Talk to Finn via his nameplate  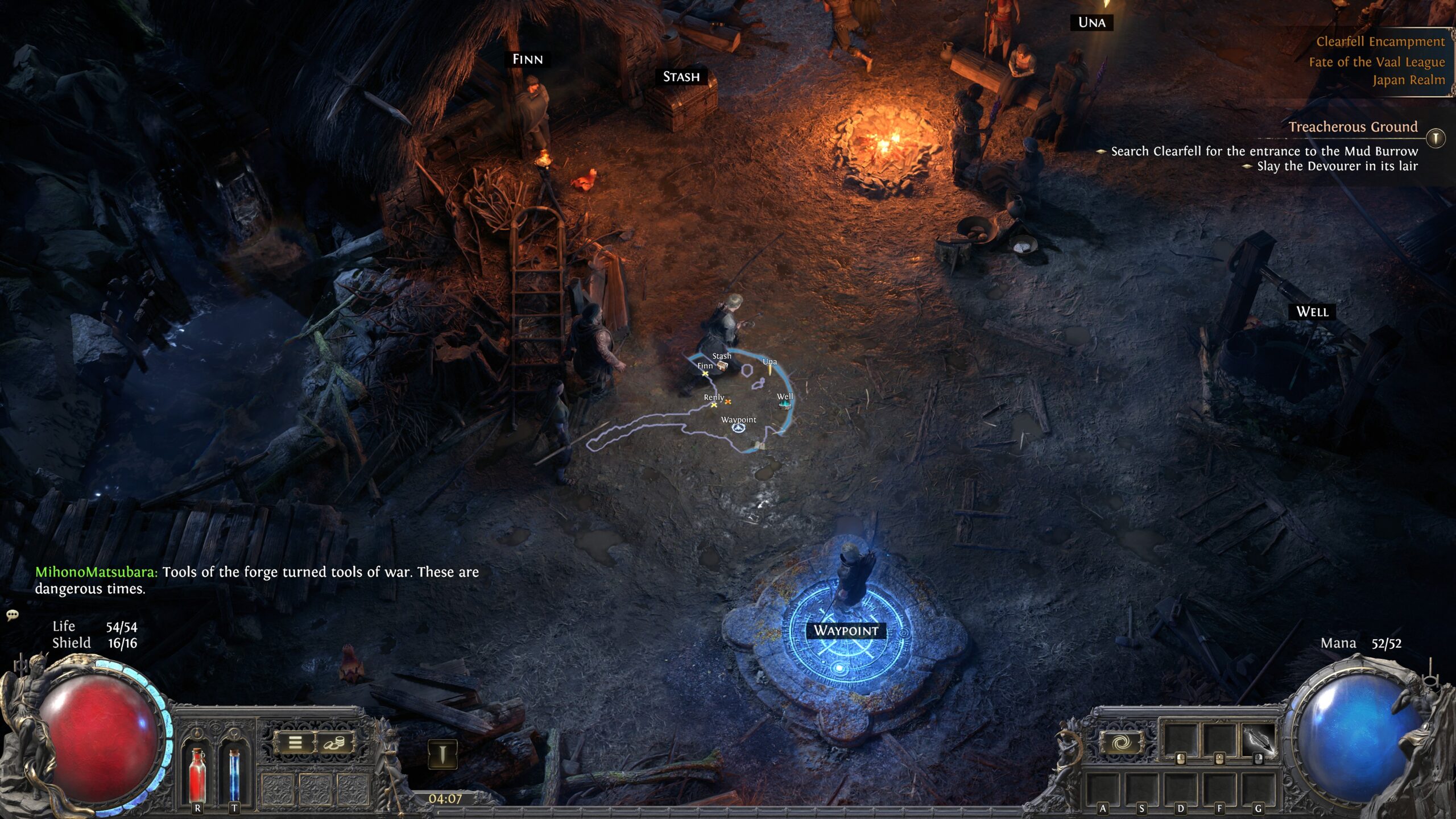point(527,59)
